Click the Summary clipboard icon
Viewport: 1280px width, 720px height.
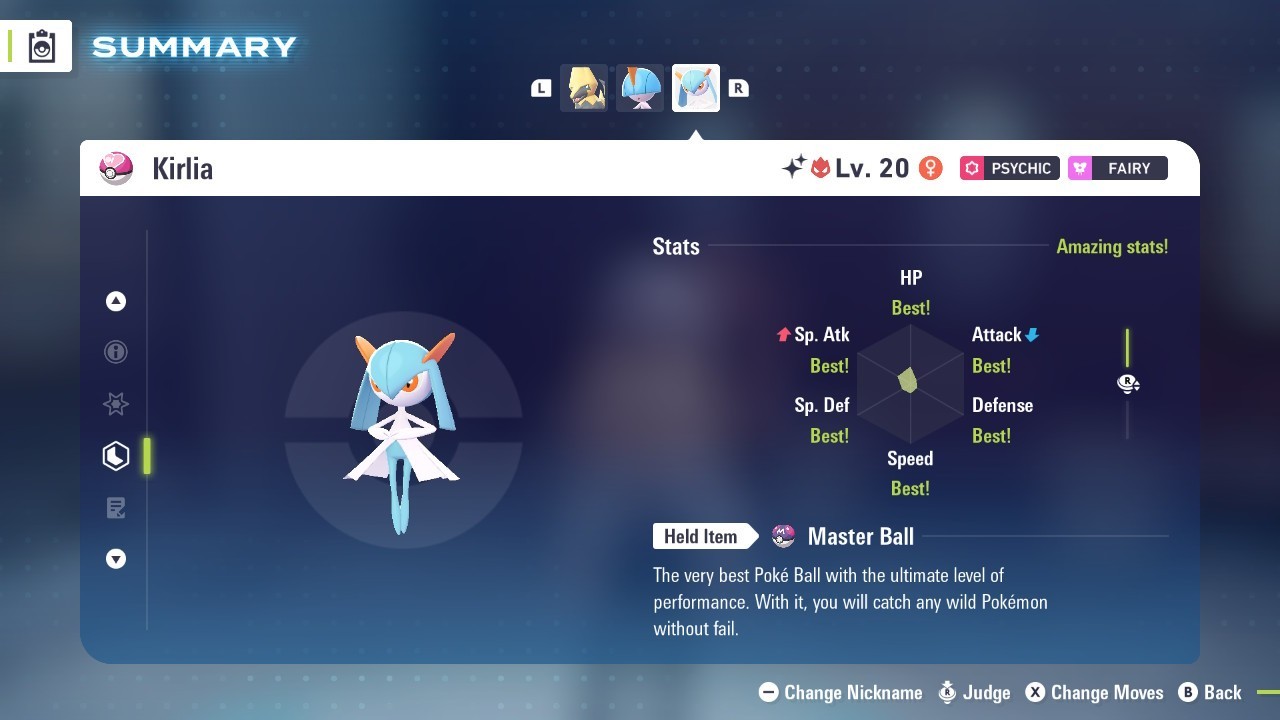(x=42, y=46)
